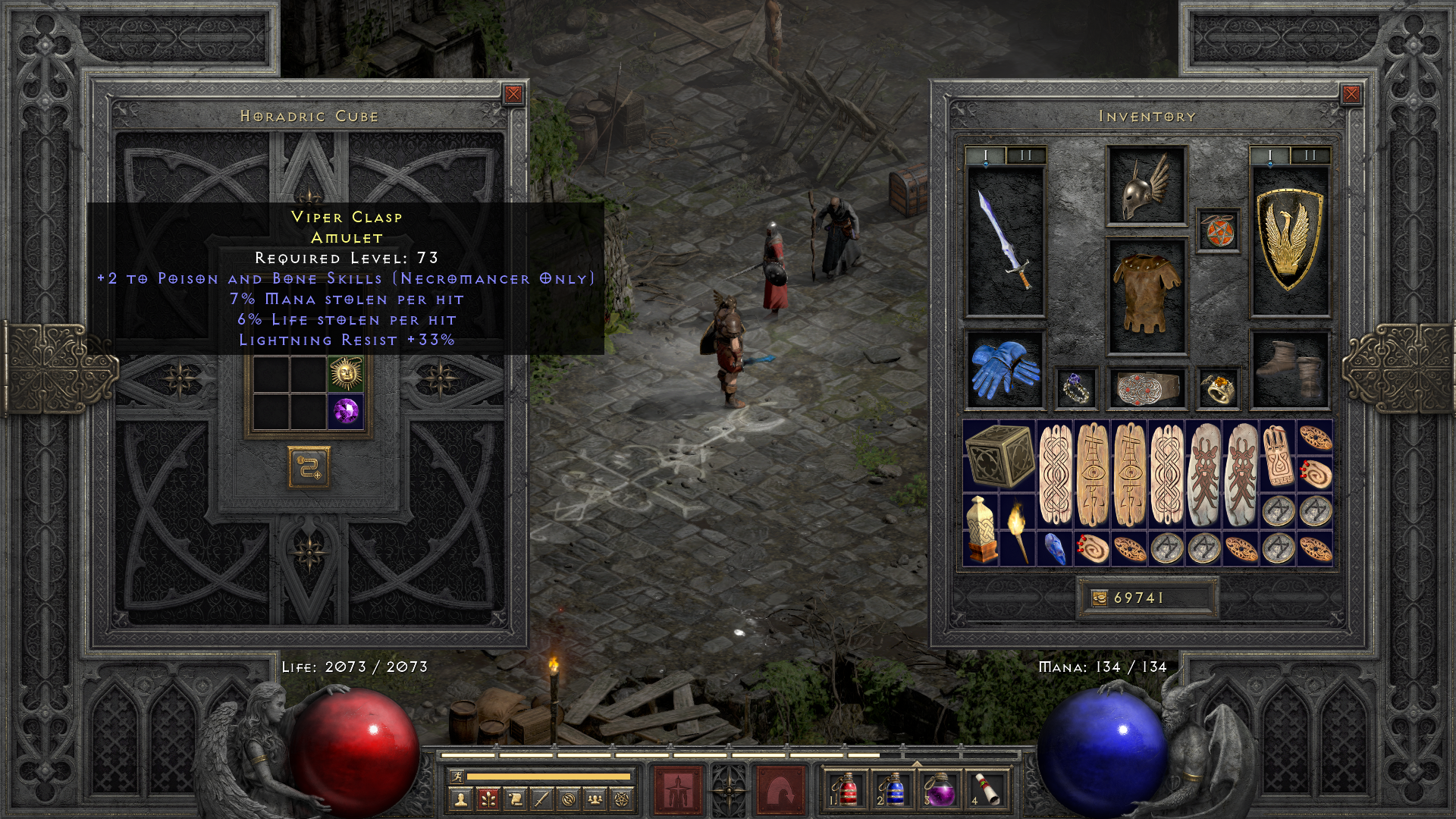
Task: Select the golden phoenix shield slot
Action: [x=1289, y=240]
